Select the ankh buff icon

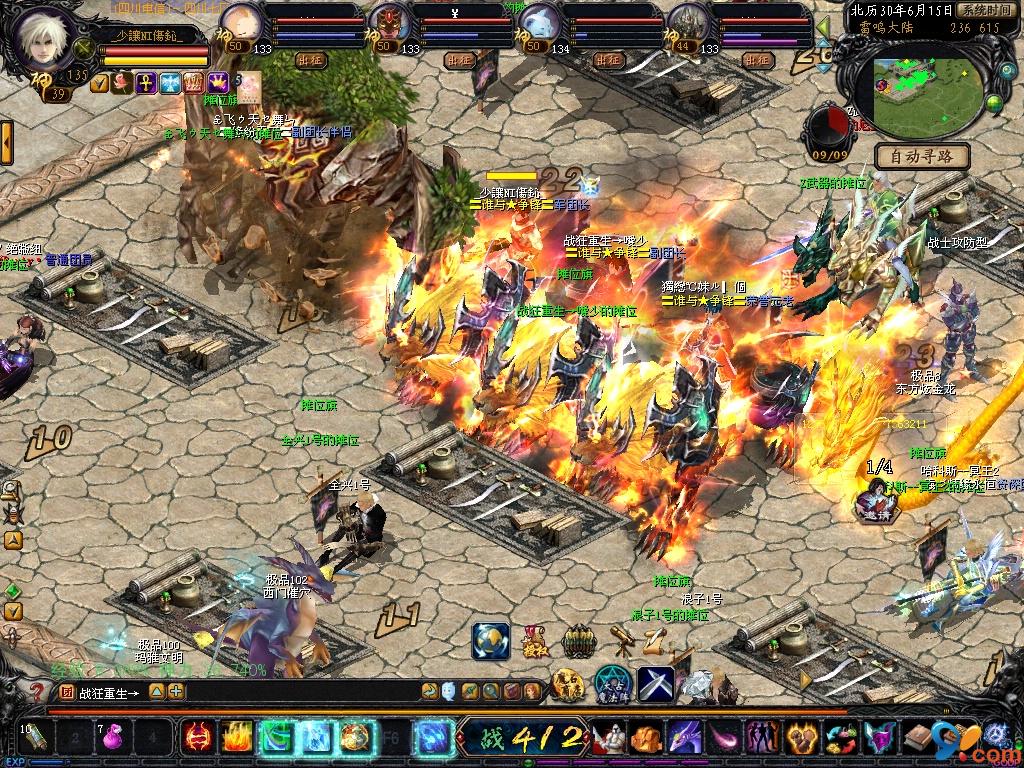[x=146, y=83]
